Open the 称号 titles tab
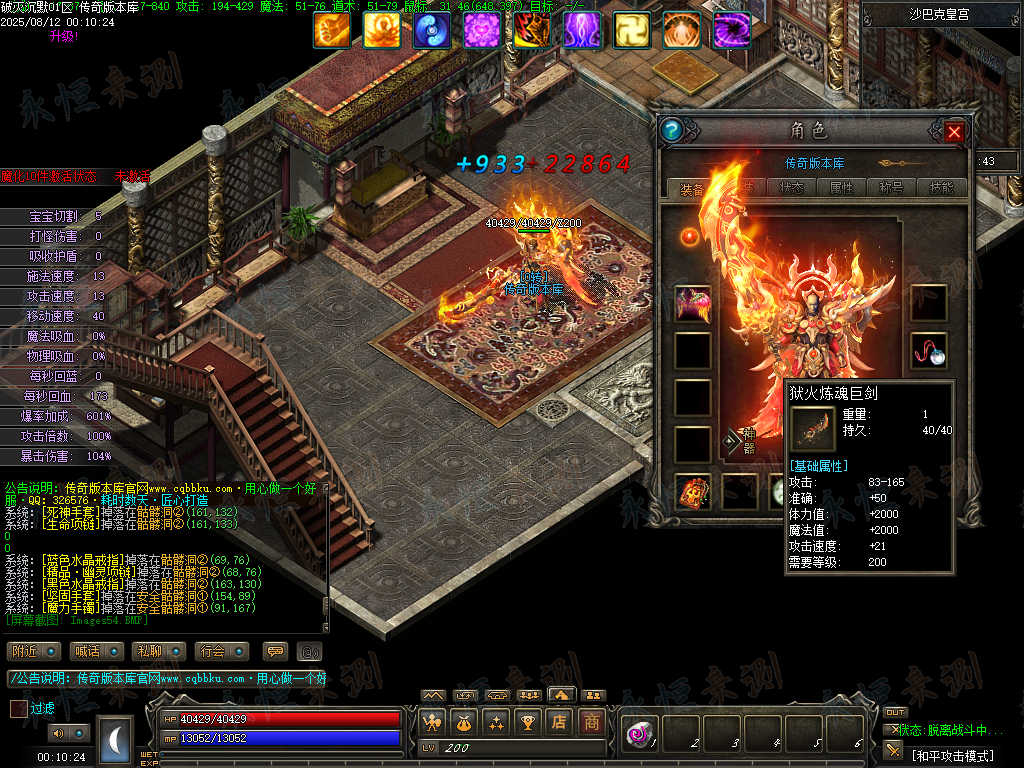Image resolution: width=1024 pixels, height=768 pixels. (x=891, y=187)
